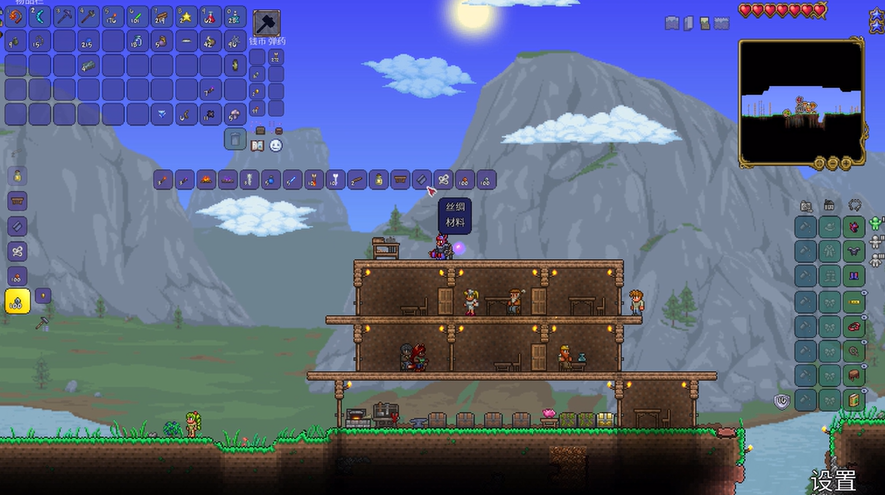Toggle the defense shield icon
The image size is (885, 495).
tap(783, 400)
